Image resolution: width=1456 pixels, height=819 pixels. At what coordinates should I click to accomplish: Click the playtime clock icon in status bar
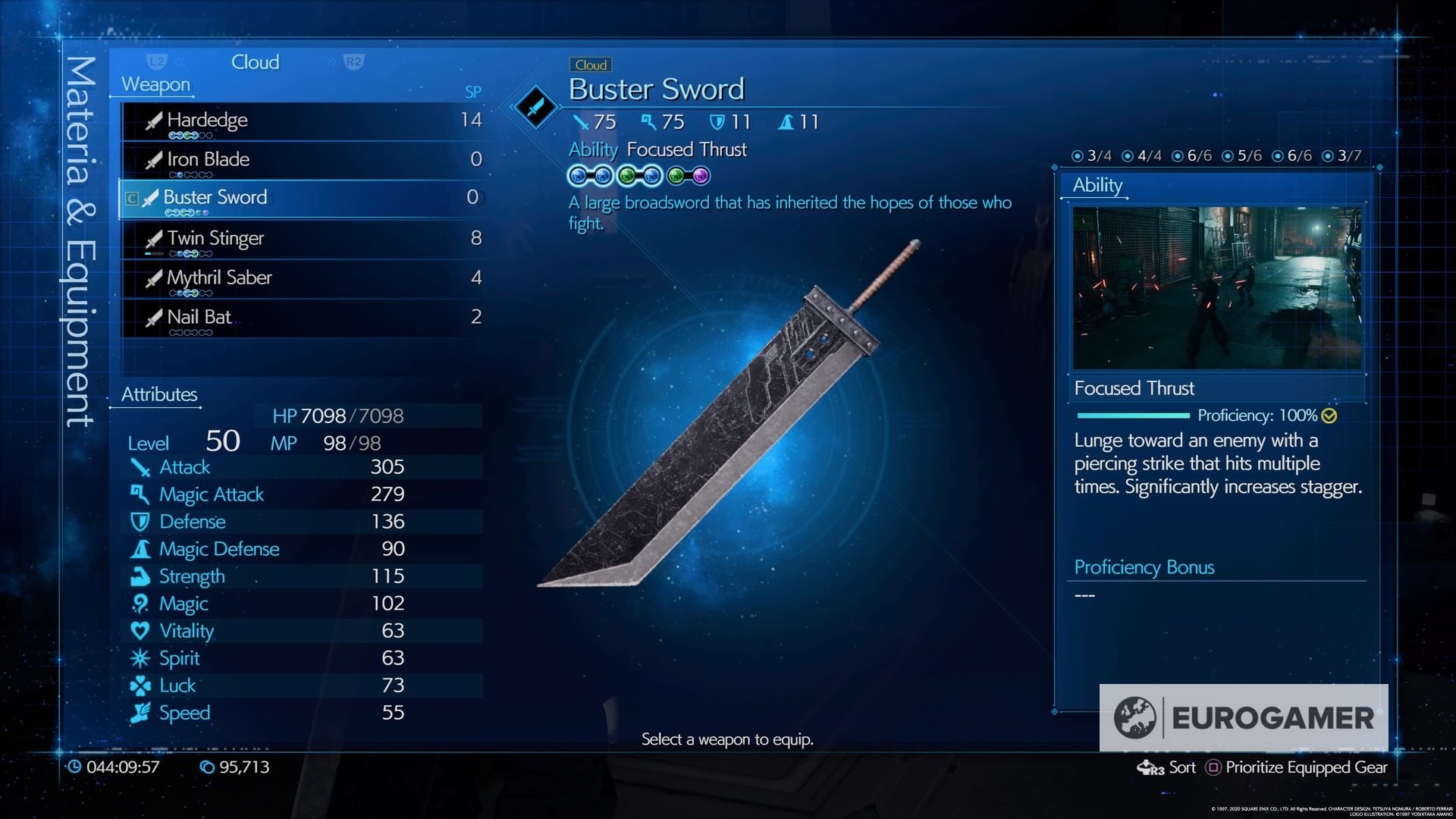click(x=76, y=767)
